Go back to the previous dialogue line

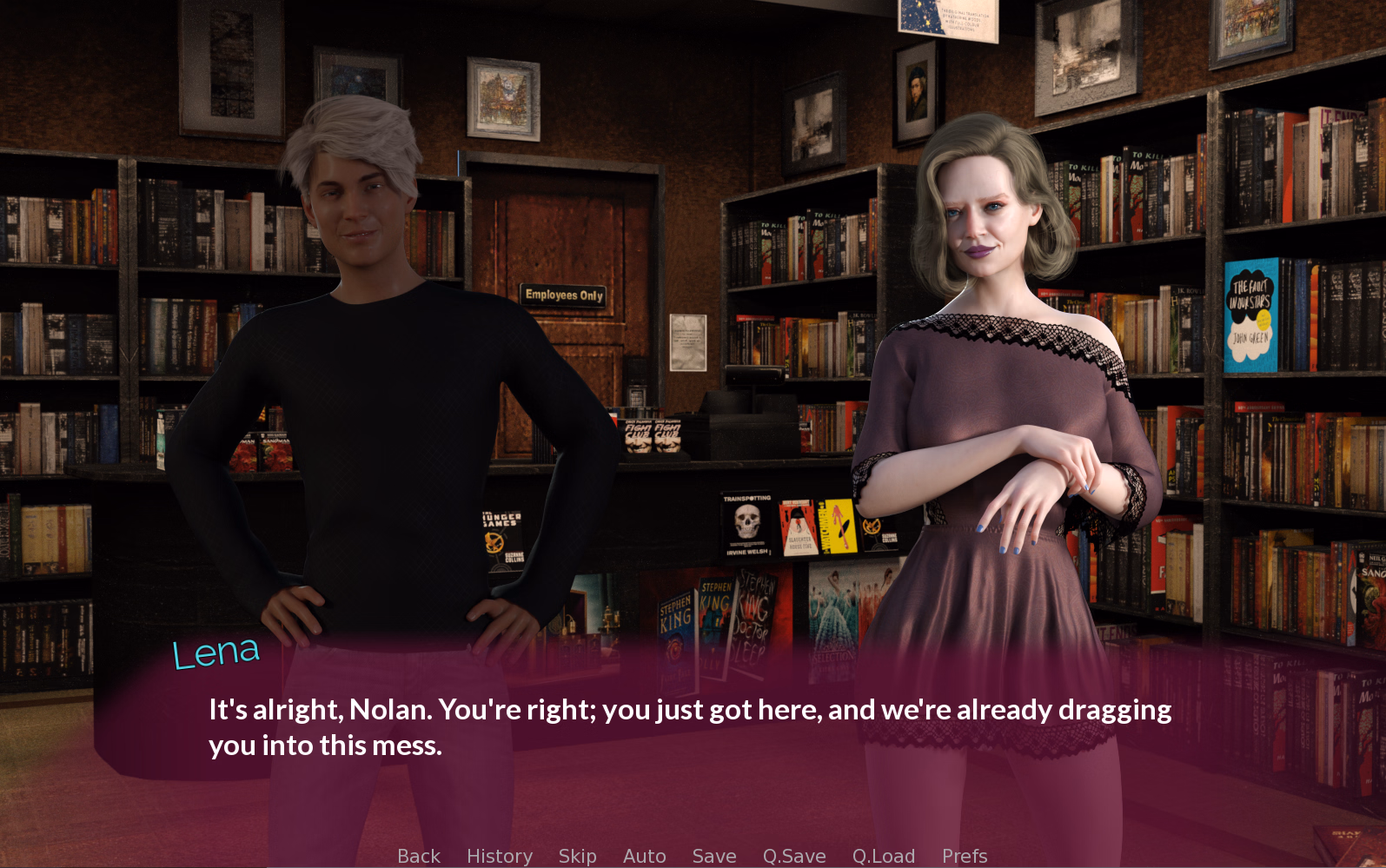[419, 856]
